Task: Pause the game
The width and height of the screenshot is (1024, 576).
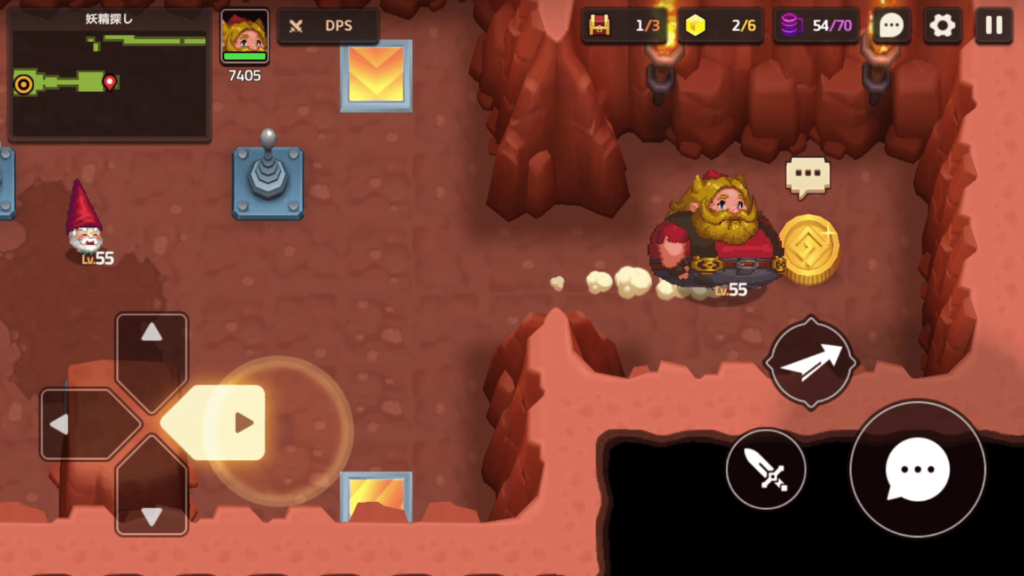Action: coord(994,26)
